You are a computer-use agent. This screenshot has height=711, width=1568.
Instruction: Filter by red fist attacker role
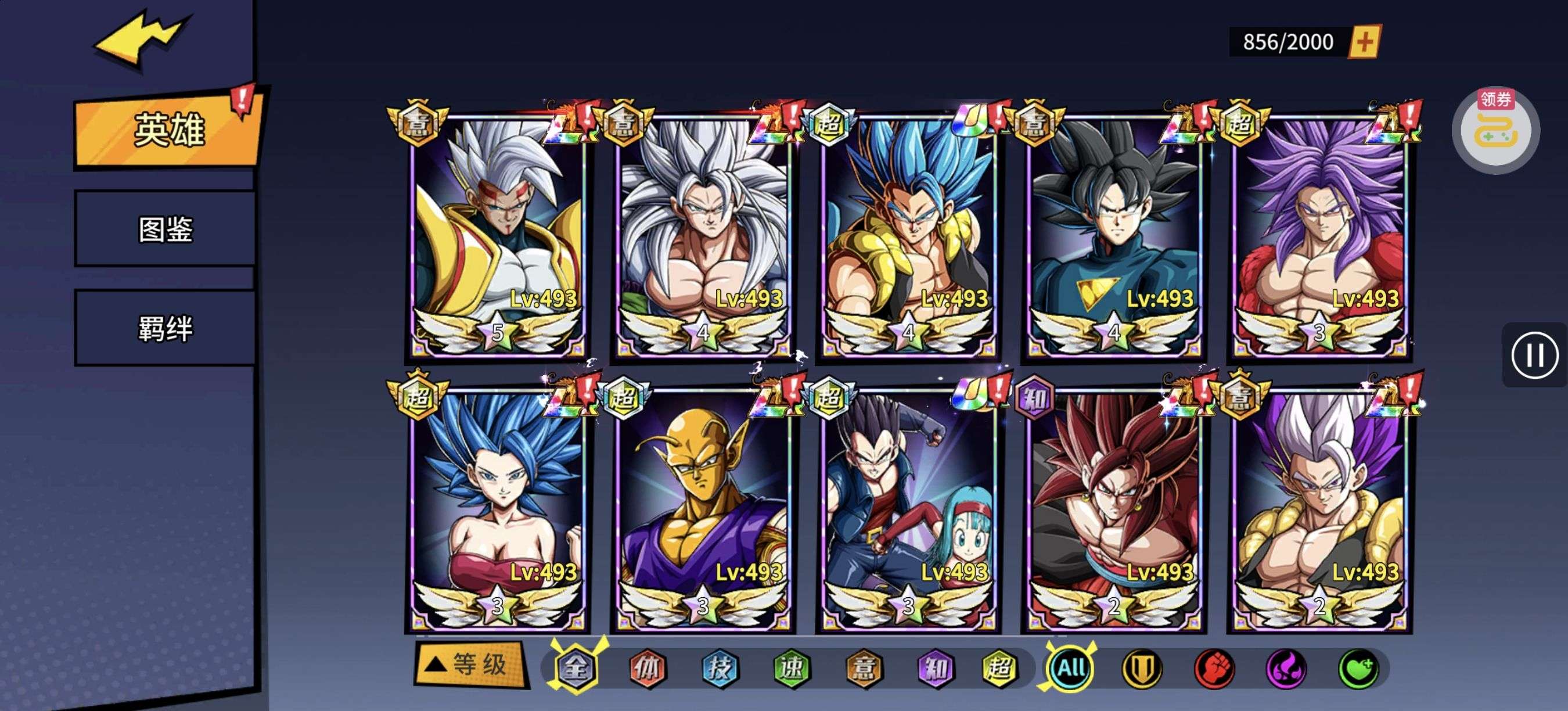[1214, 669]
